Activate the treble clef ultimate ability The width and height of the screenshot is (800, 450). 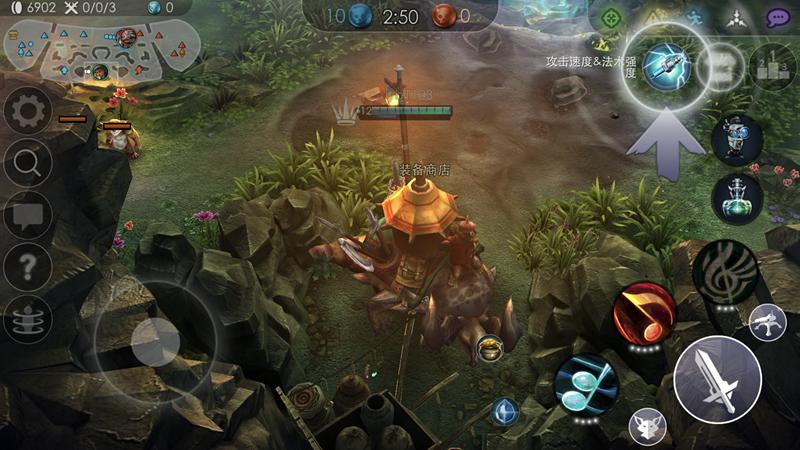point(727,270)
